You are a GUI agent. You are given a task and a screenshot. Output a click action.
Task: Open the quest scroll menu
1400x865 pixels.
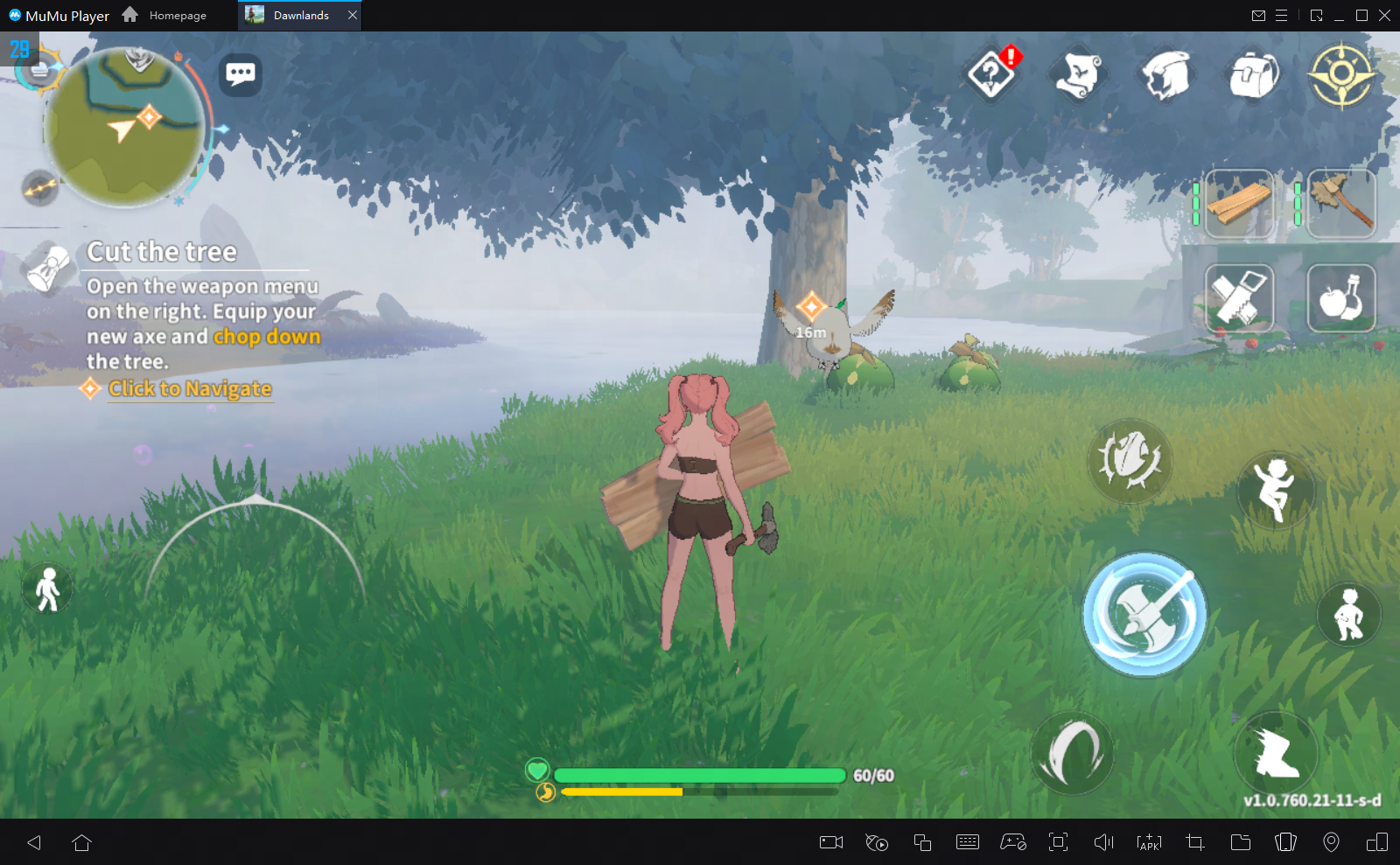[x=1078, y=75]
